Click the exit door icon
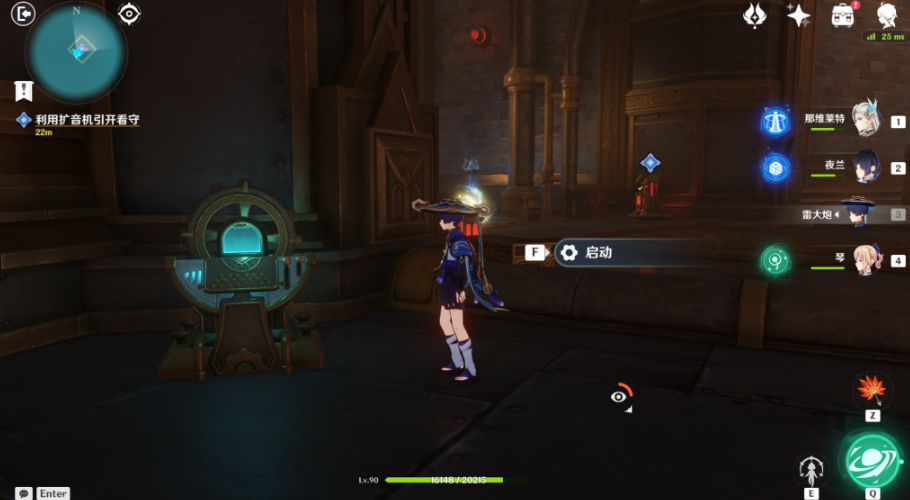910x500 pixels. [24, 13]
